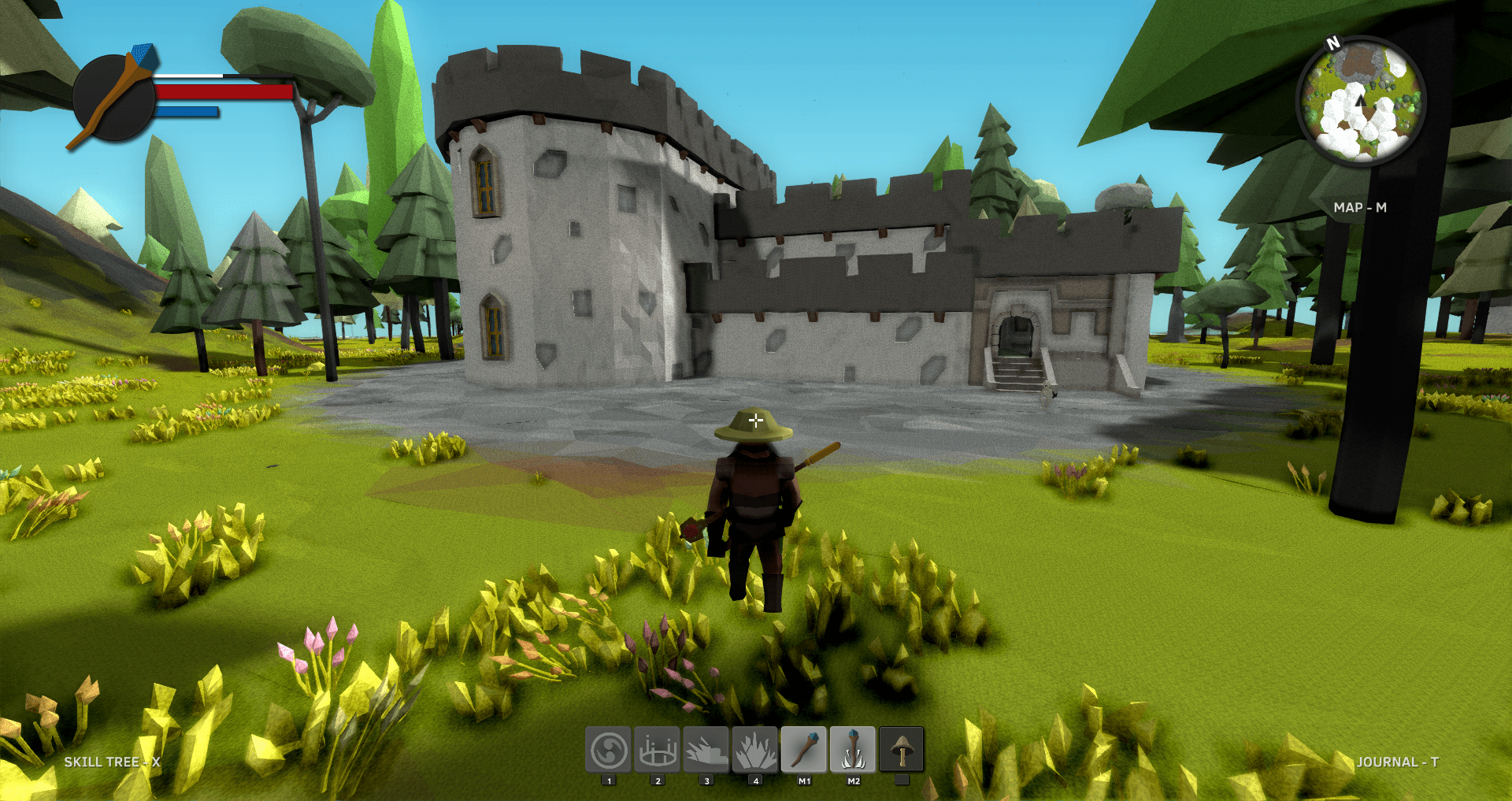Click the equipped staff portrait icon
Image resolution: width=1512 pixels, height=801 pixels.
[114, 98]
